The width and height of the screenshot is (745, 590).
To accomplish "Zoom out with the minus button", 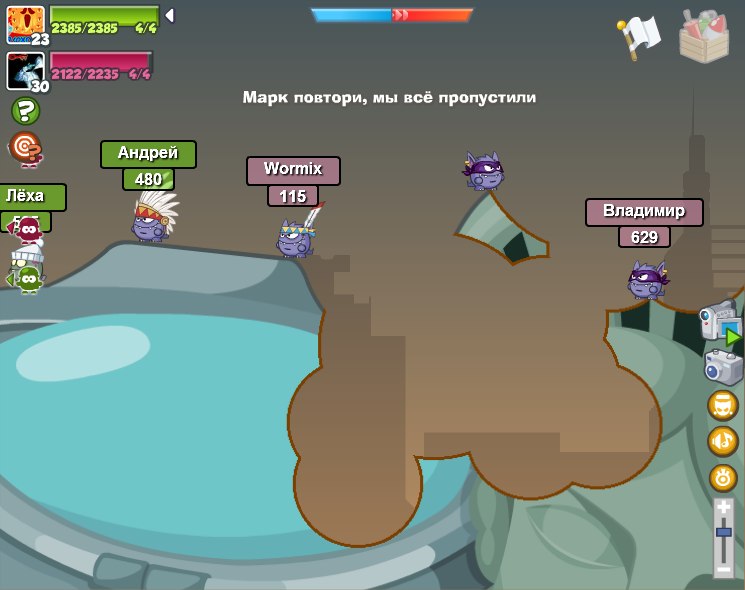I will click(x=723, y=569).
